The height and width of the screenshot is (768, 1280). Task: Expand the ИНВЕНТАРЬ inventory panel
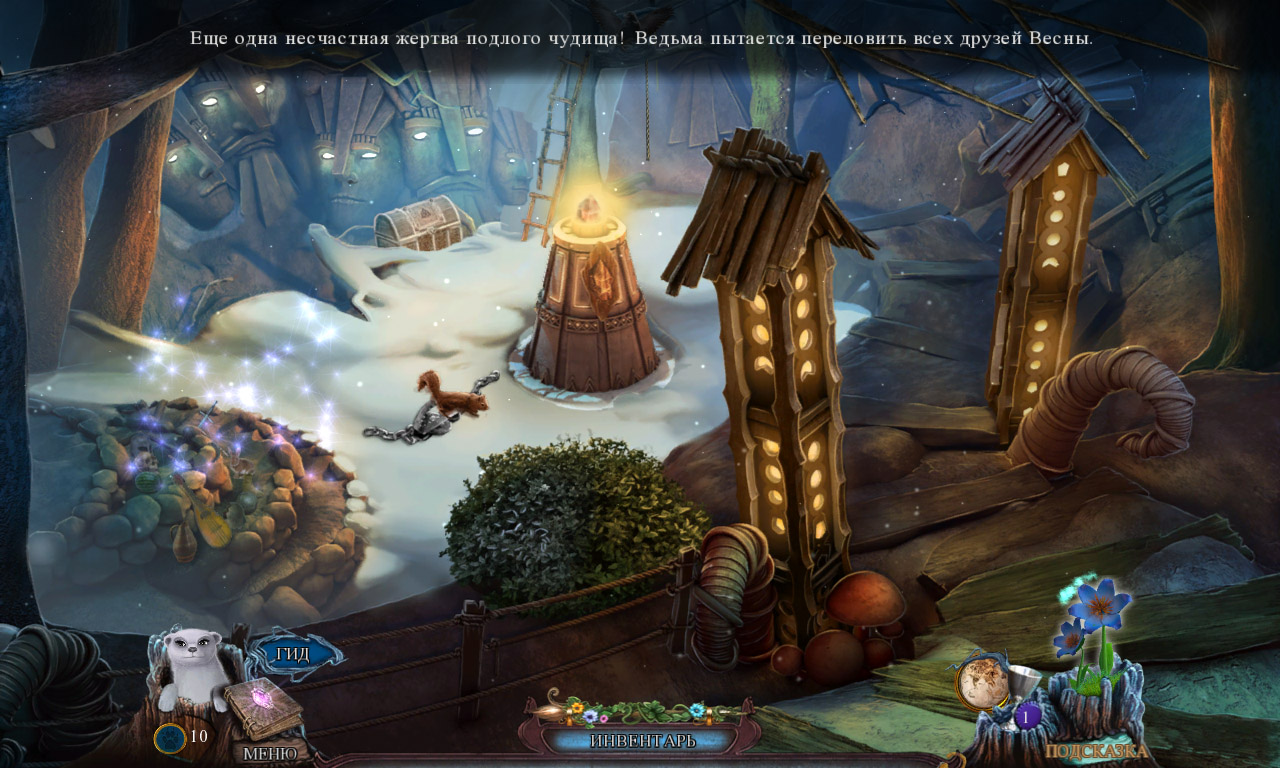click(641, 741)
